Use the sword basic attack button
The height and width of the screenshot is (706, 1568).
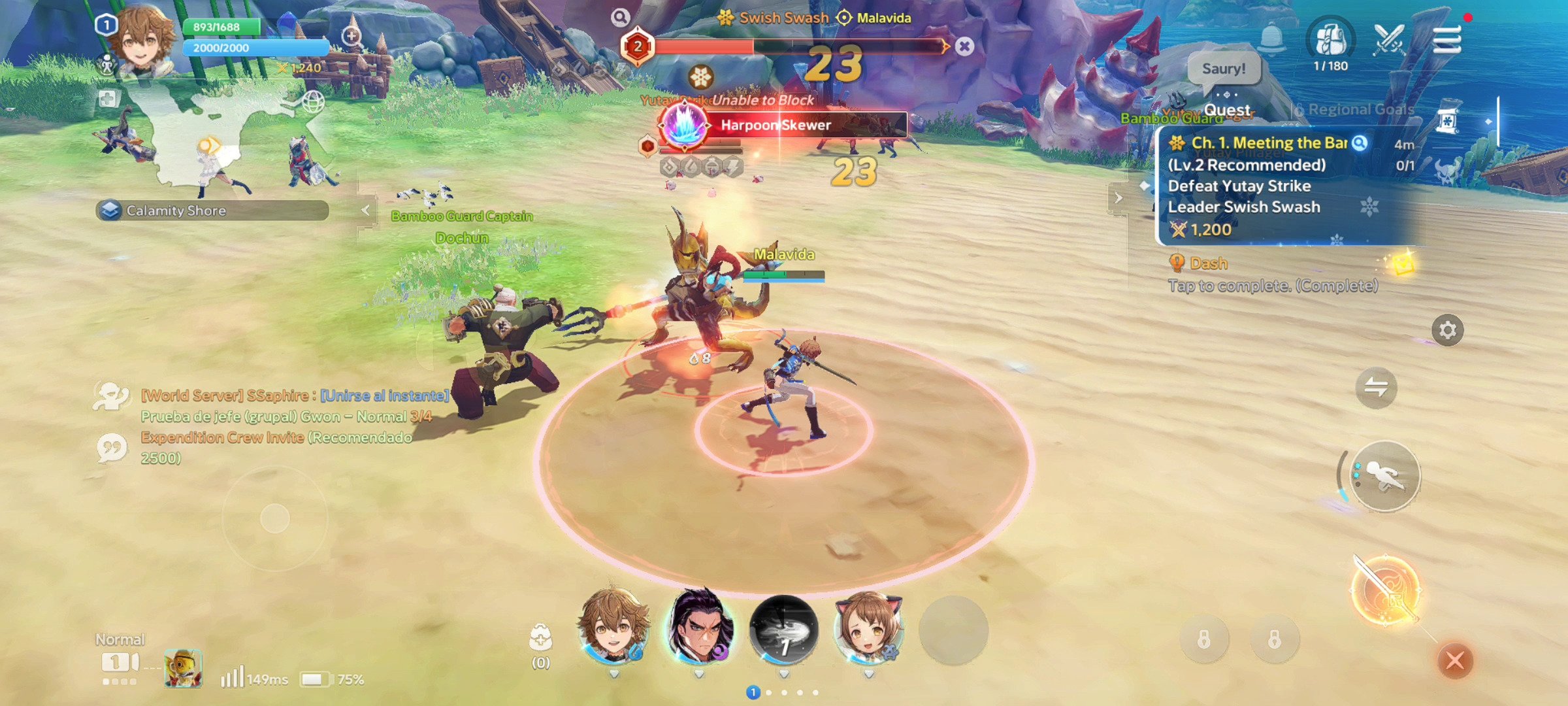coord(1385,590)
